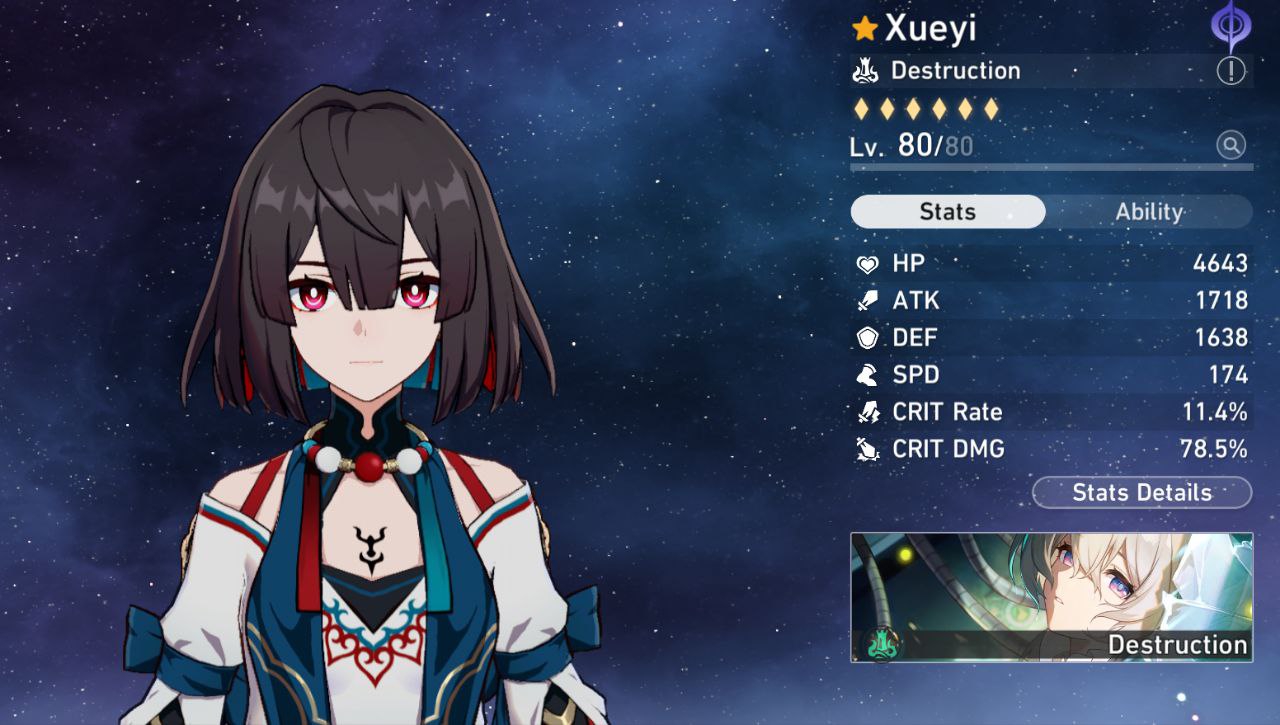Switch to the Ability tab
The height and width of the screenshot is (725, 1280).
[1149, 212]
